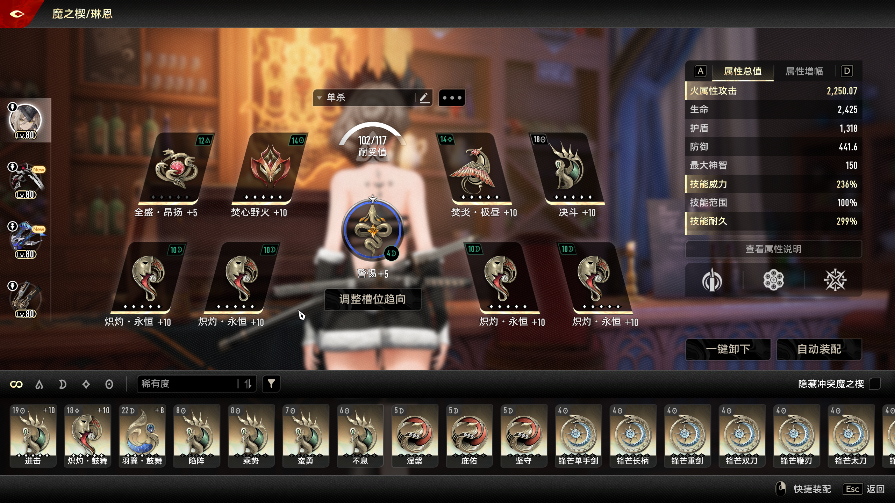Activate 自动装配 auto-equip
895x503 pixels.
pos(814,349)
